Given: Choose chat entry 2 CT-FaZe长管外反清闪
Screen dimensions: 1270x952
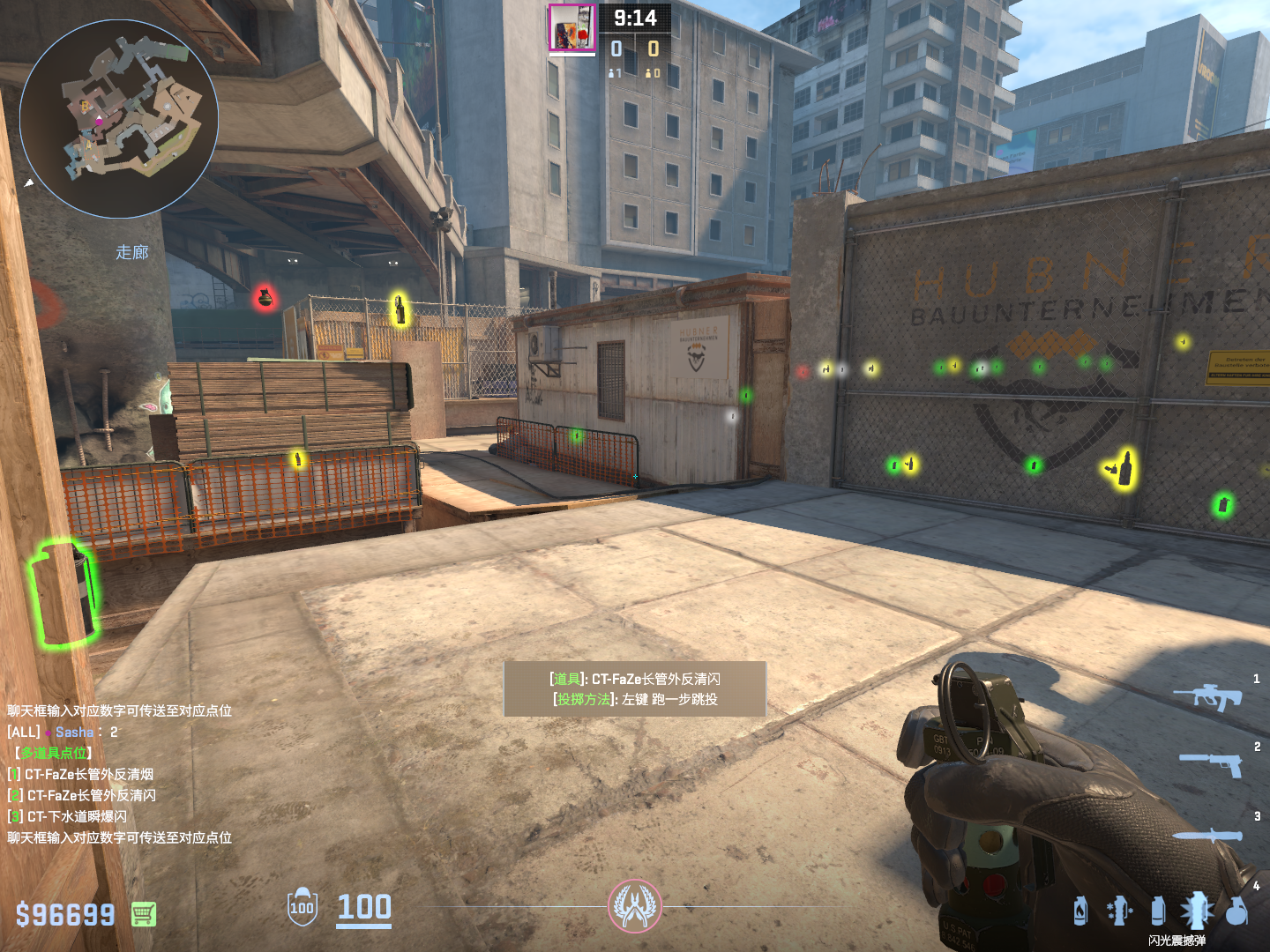Looking at the screenshot, I should click(x=90, y=795).
